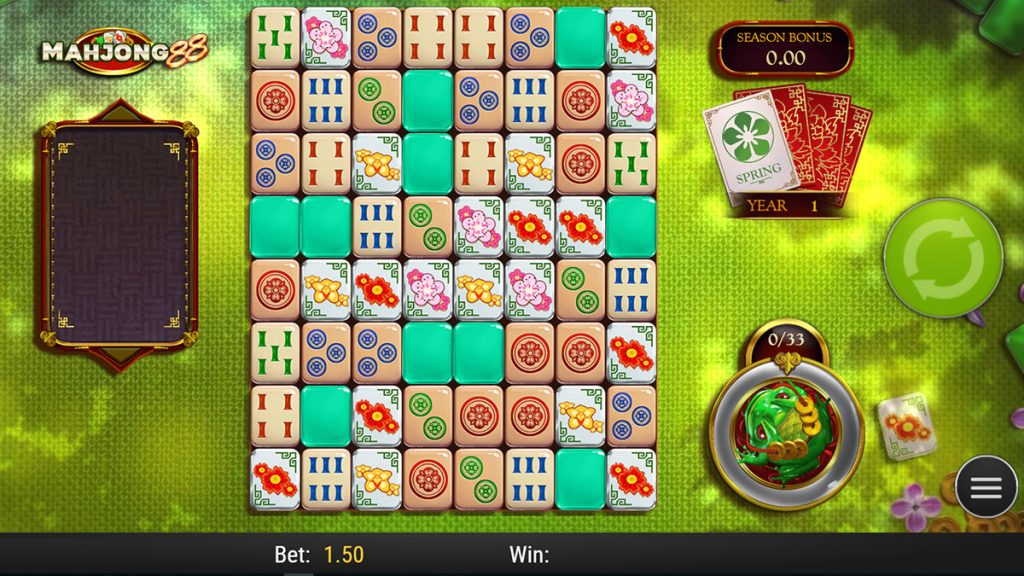Open the Season Bonus panel

tap(784, 48)
